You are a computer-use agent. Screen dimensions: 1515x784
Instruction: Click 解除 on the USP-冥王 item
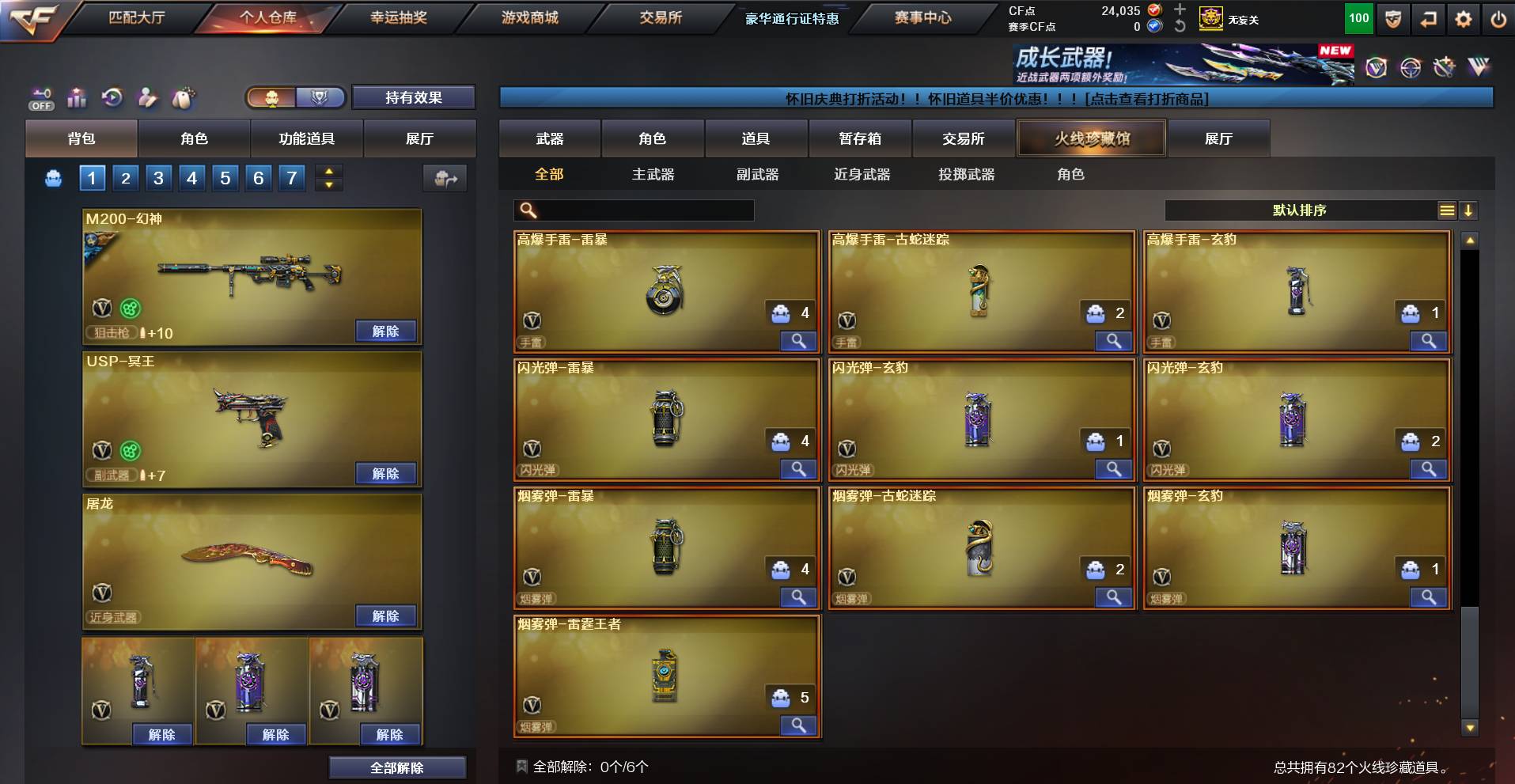coord(387,472)
